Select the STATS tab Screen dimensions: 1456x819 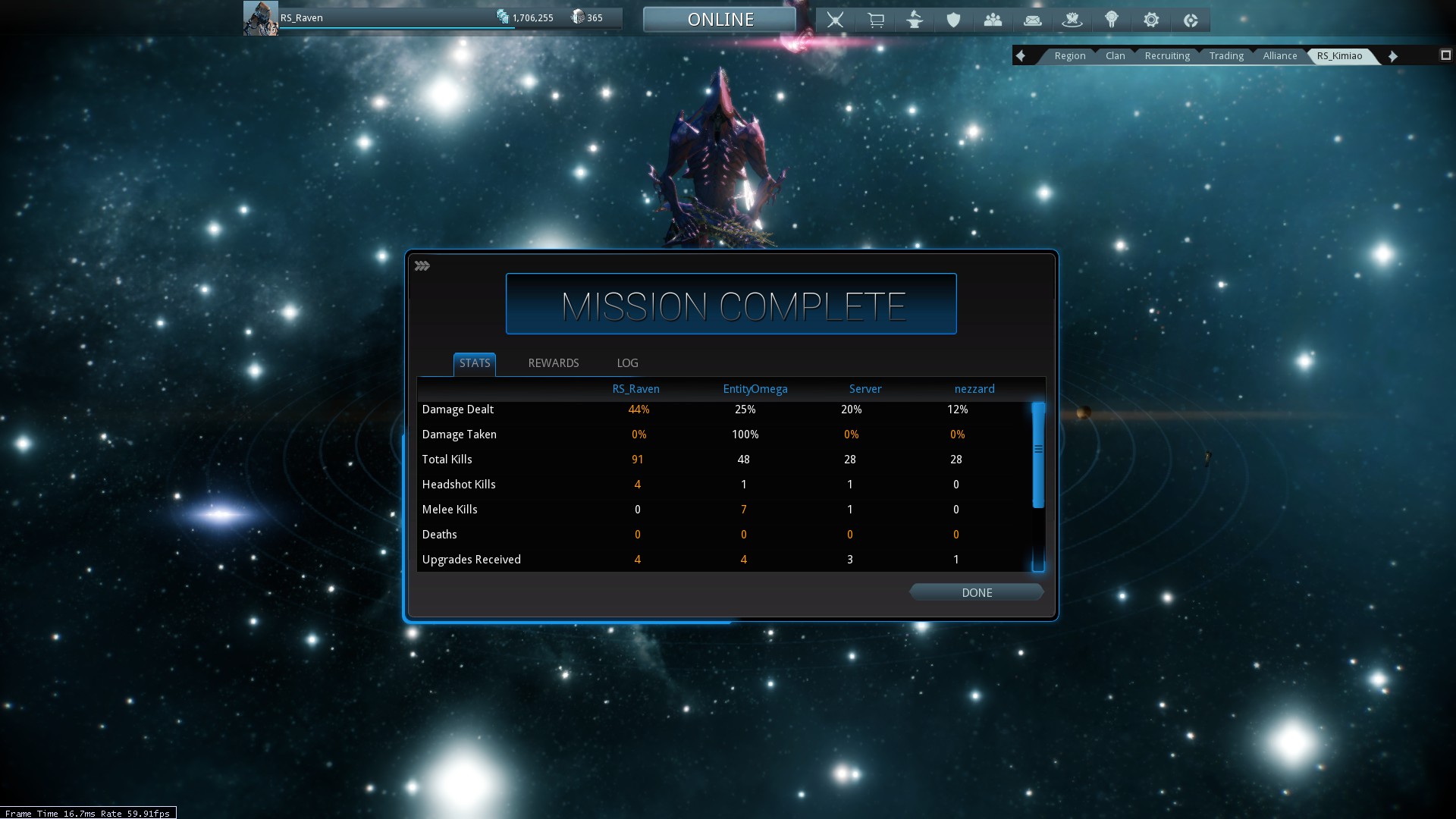point(475,363)
